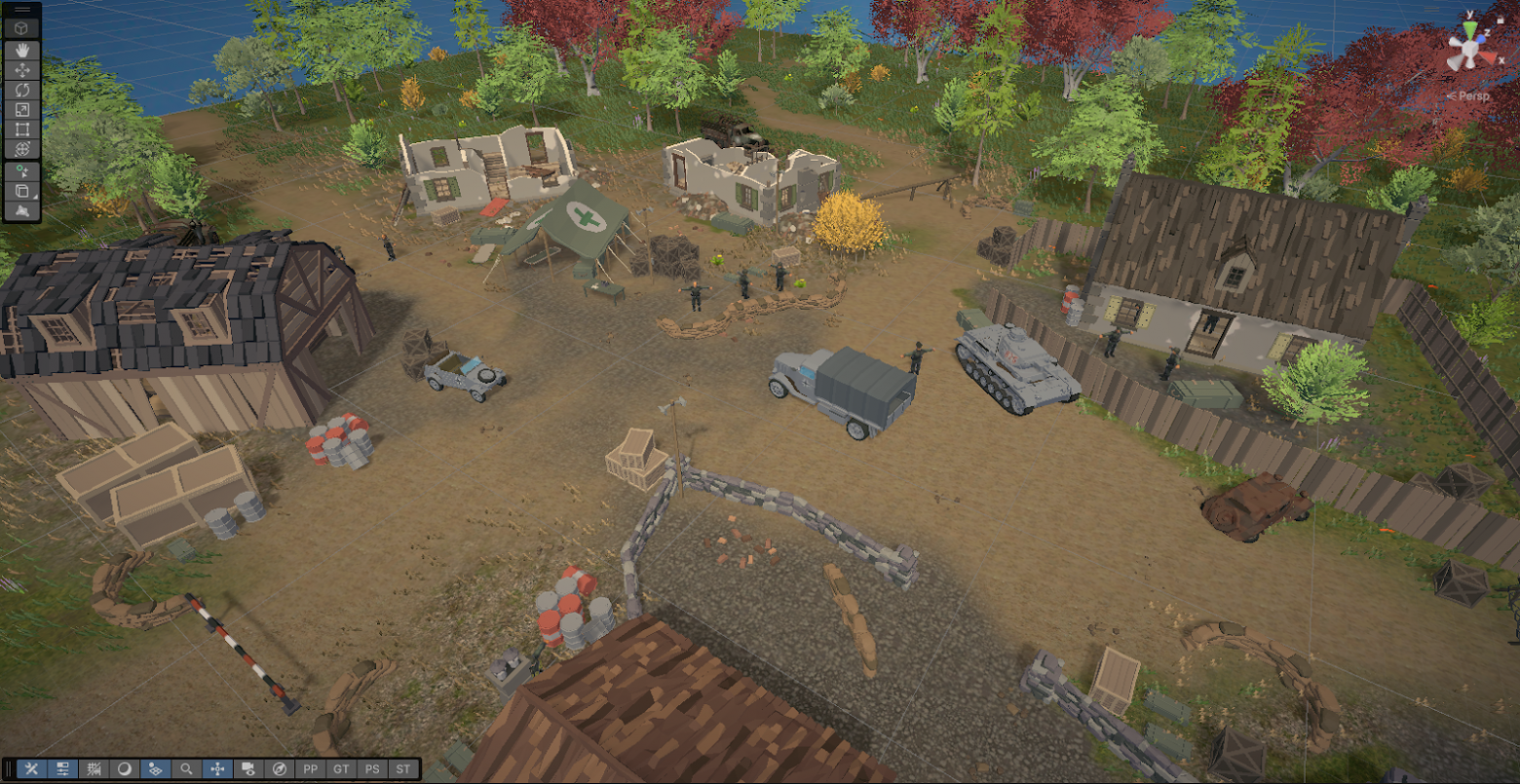Click the magnifying glass search button
Viewport: 1520px width, 784px height.
point(186,768)
